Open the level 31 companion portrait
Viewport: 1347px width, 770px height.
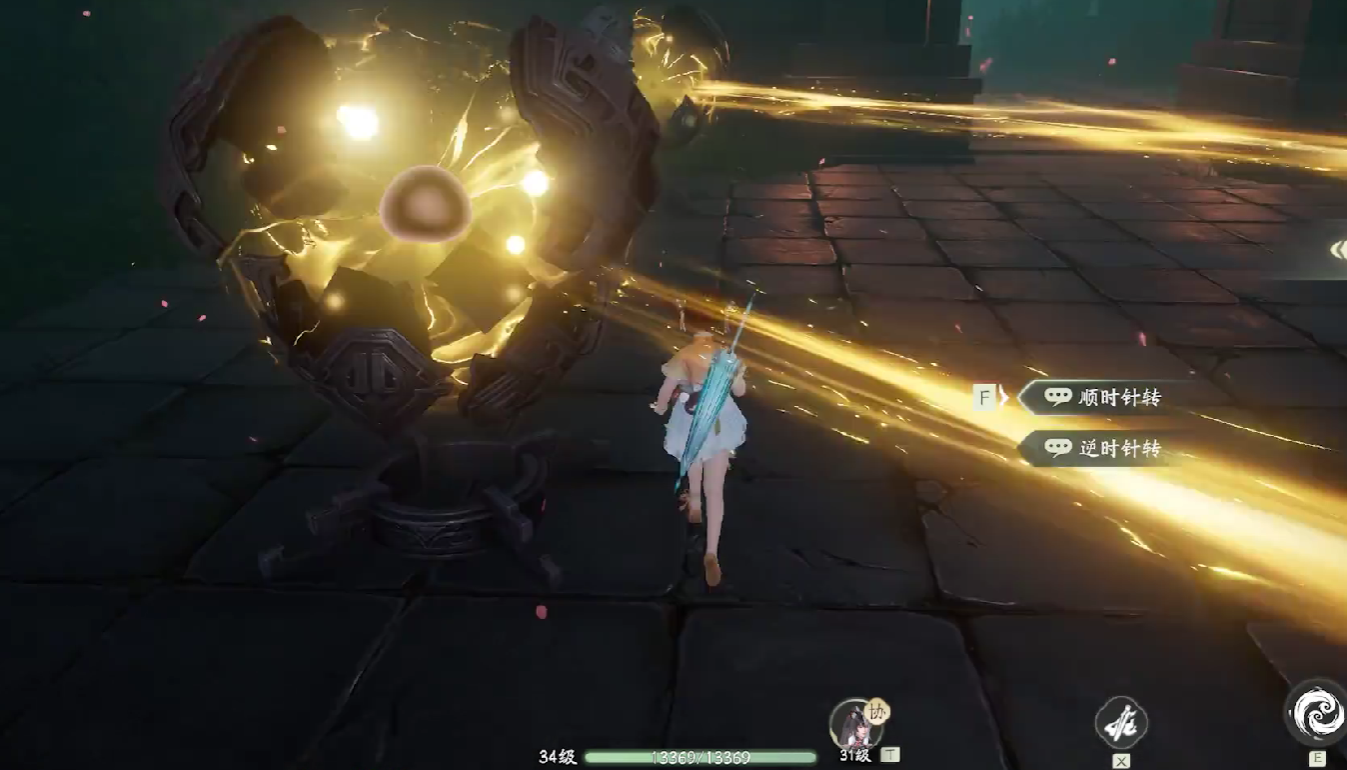(x=855, y=722)
